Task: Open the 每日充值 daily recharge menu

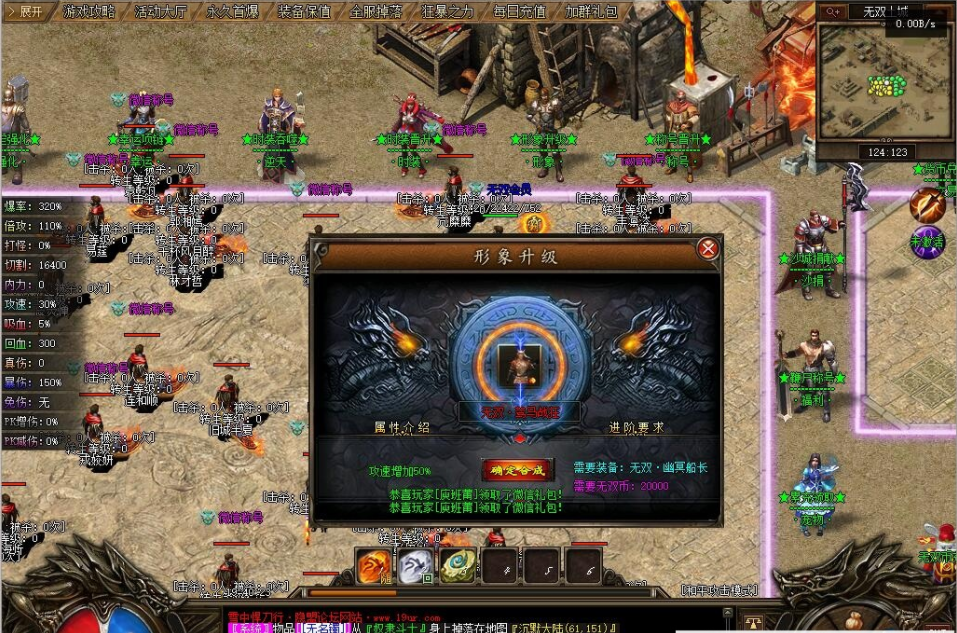Action: [x=520, y=12]
